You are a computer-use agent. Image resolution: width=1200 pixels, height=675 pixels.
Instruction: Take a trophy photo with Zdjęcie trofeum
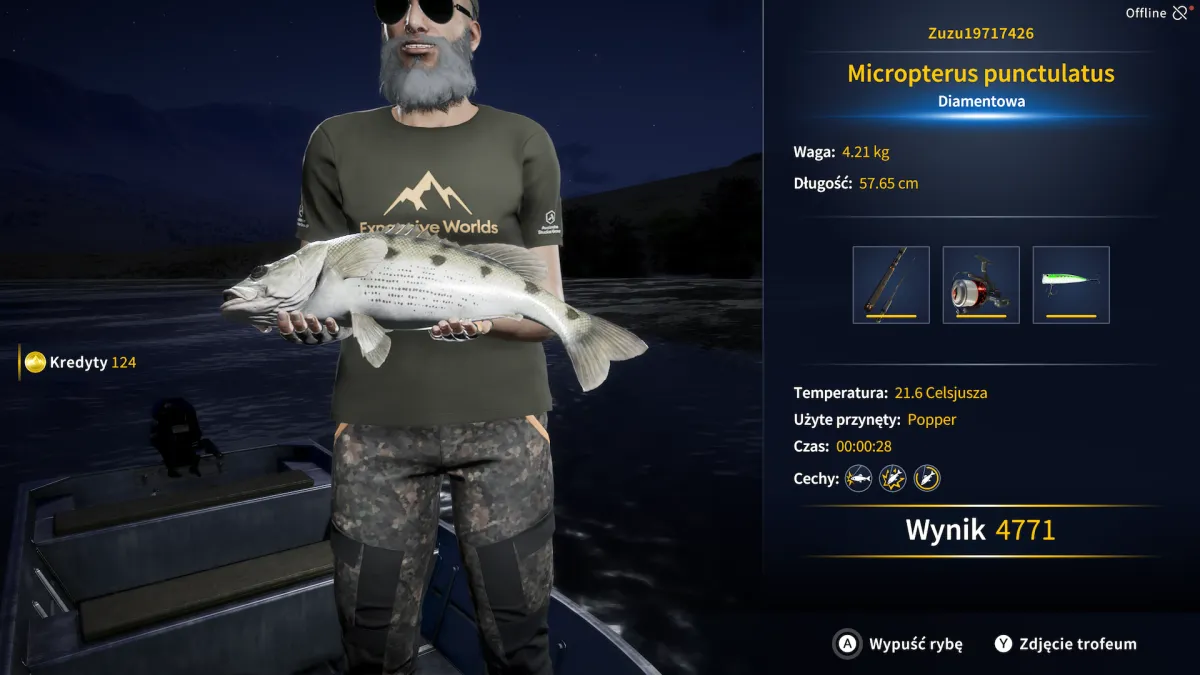click(x=1066, y=644)
